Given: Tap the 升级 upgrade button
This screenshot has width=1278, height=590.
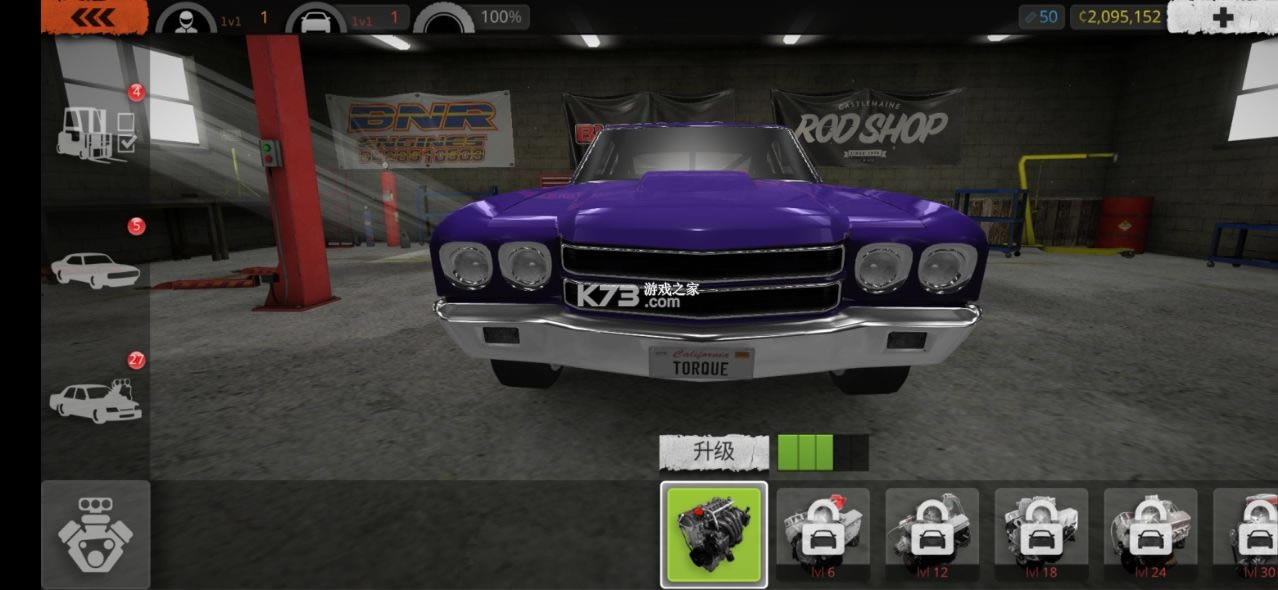Looking at the screenshot, I should (x=714, y=452).
